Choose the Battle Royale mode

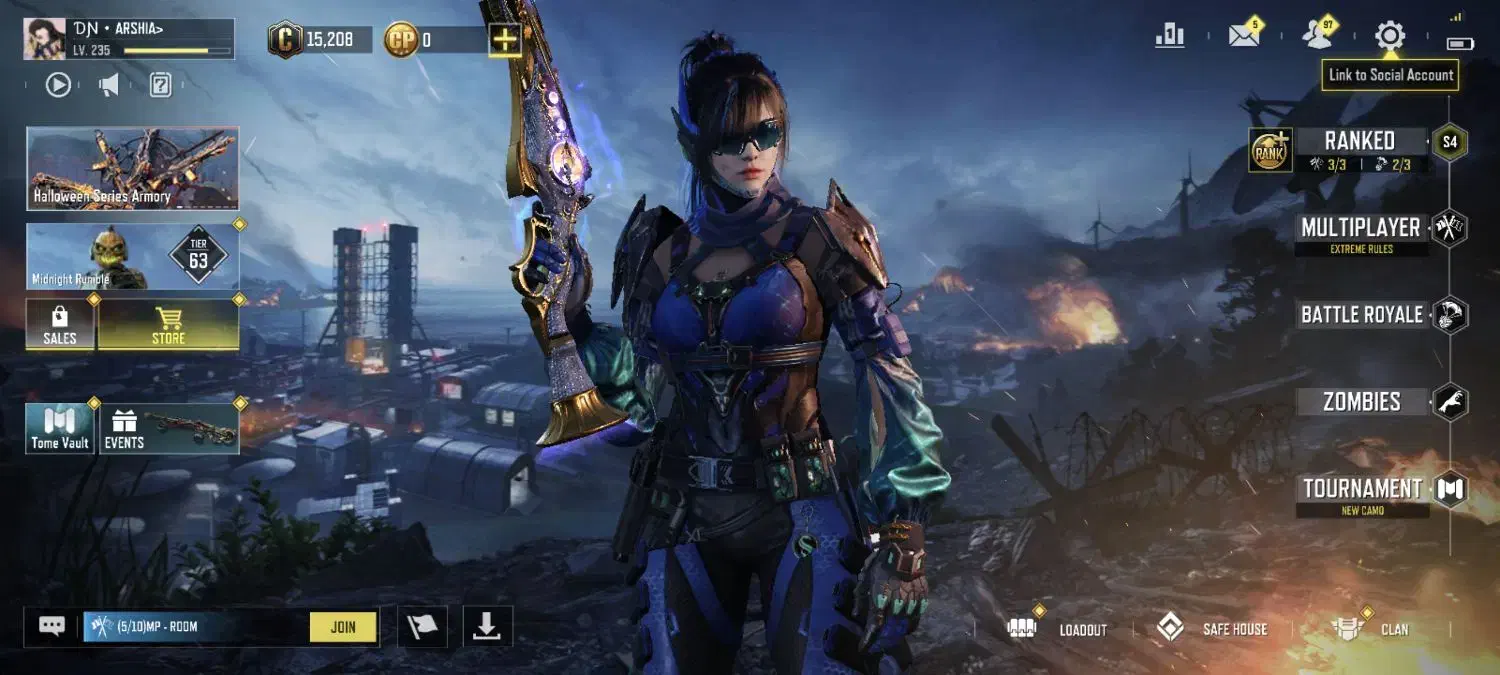(x=1362, y=315)
